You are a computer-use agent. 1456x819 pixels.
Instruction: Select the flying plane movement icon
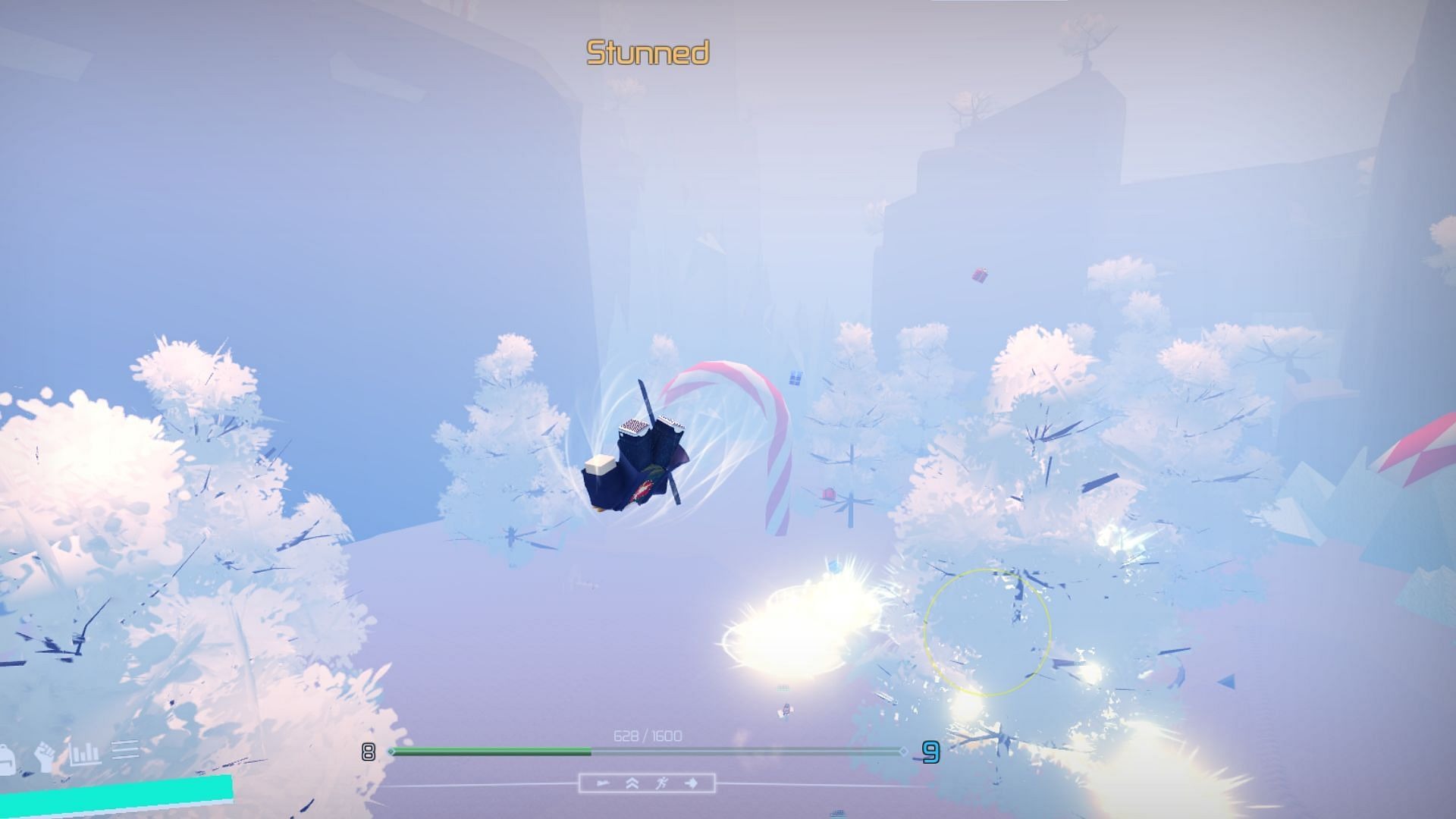point(604,783)
